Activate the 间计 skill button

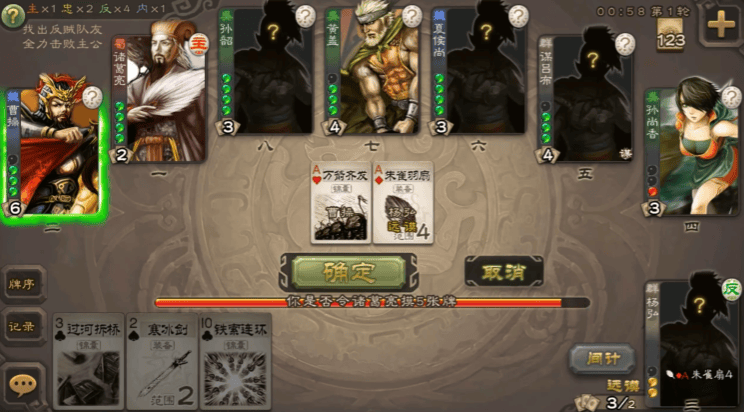point(597,358)
